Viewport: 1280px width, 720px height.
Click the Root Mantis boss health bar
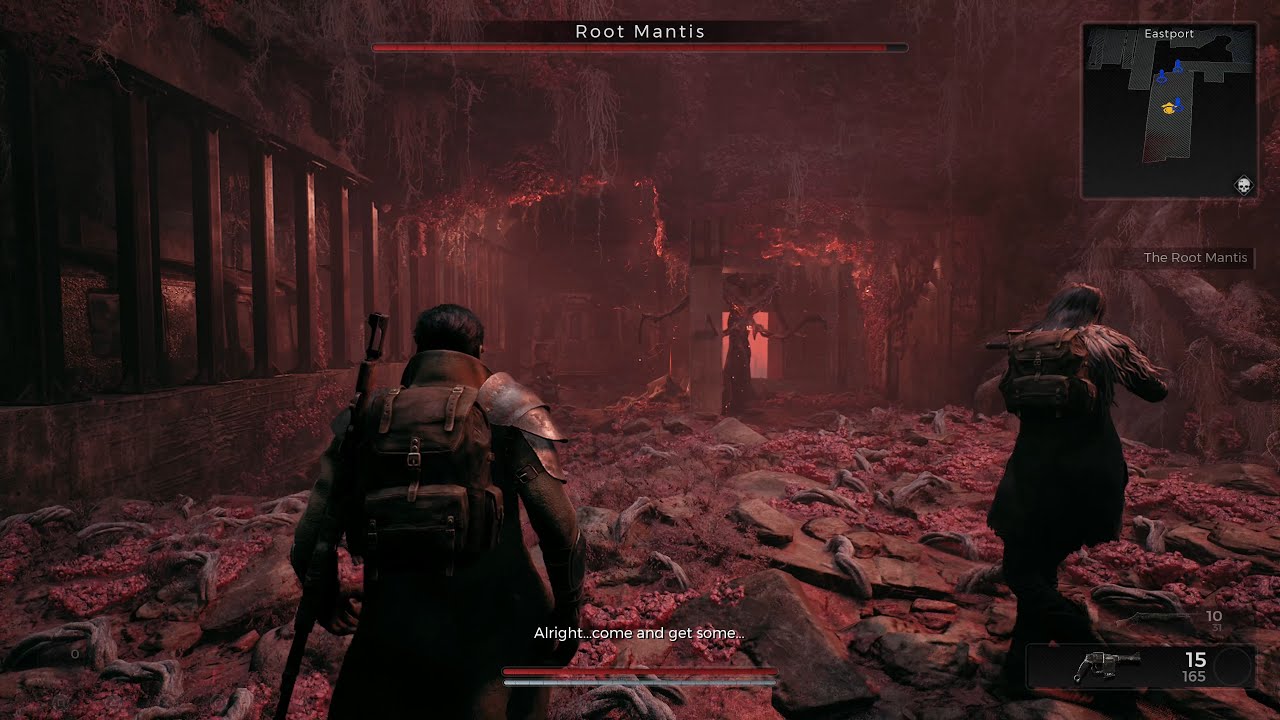tap(640, 46)
